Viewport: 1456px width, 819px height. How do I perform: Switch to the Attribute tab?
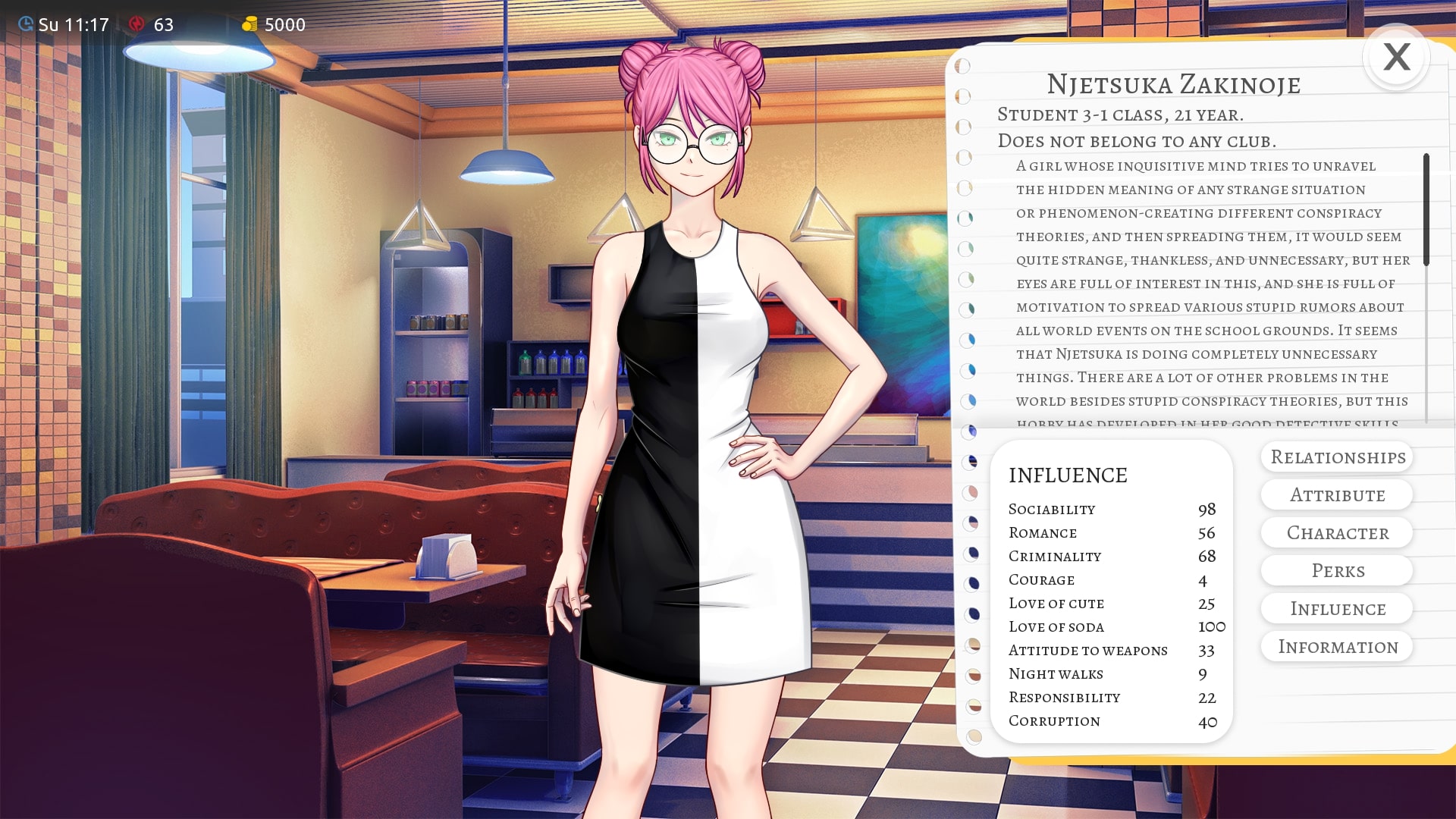1337,494
